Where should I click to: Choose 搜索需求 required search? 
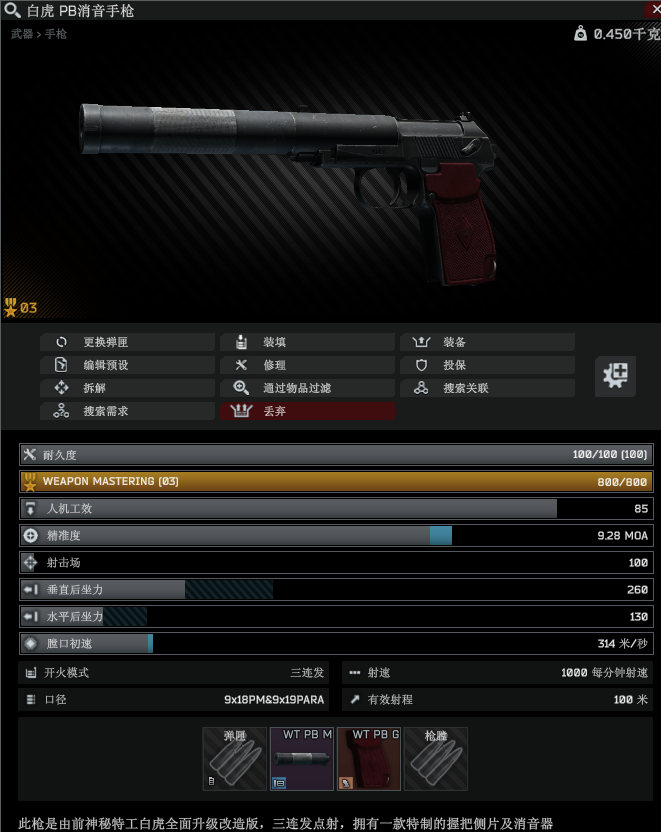pyautogui.click(x=127, y=411)
